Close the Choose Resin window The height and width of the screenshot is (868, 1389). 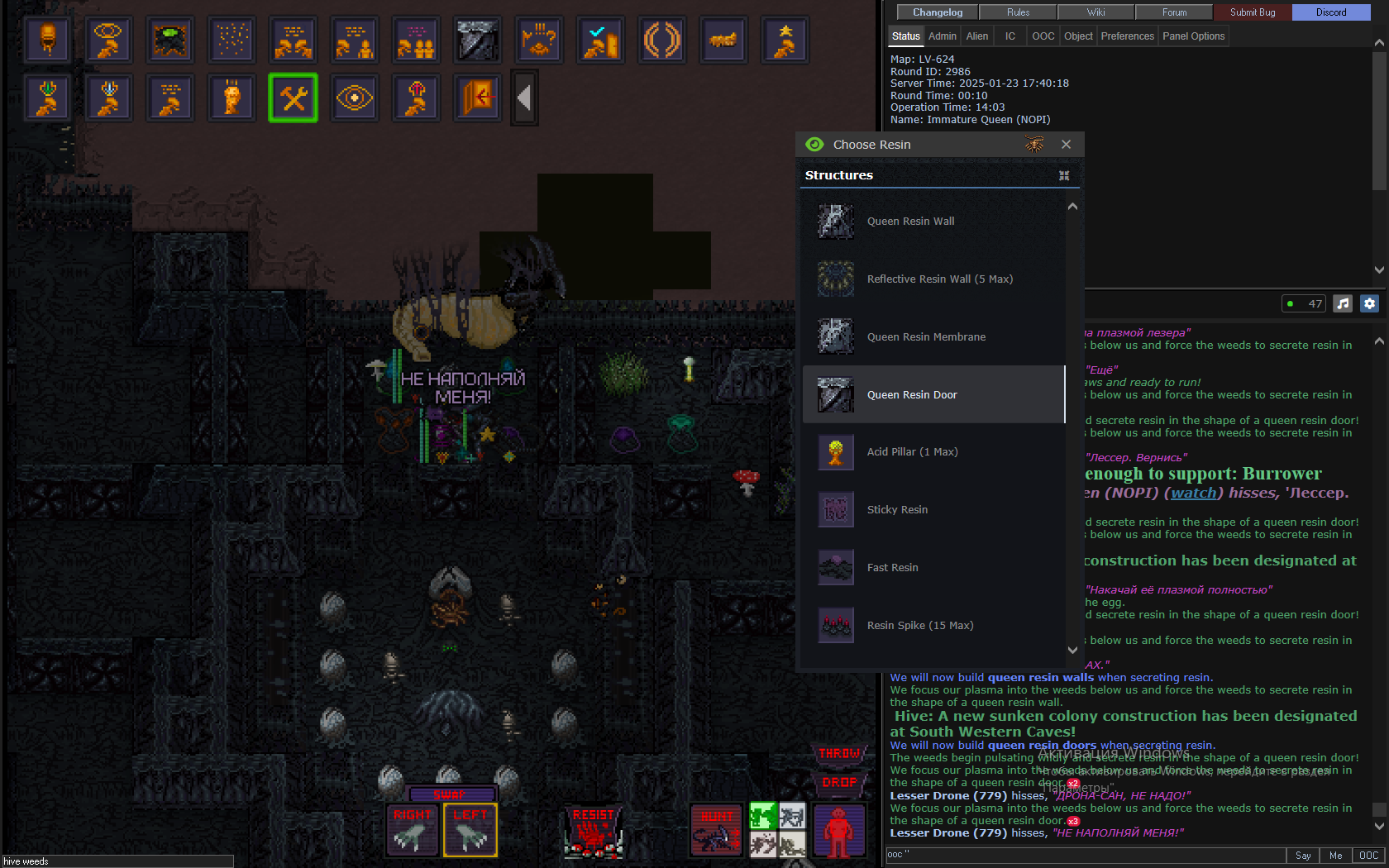[1066, 145]
